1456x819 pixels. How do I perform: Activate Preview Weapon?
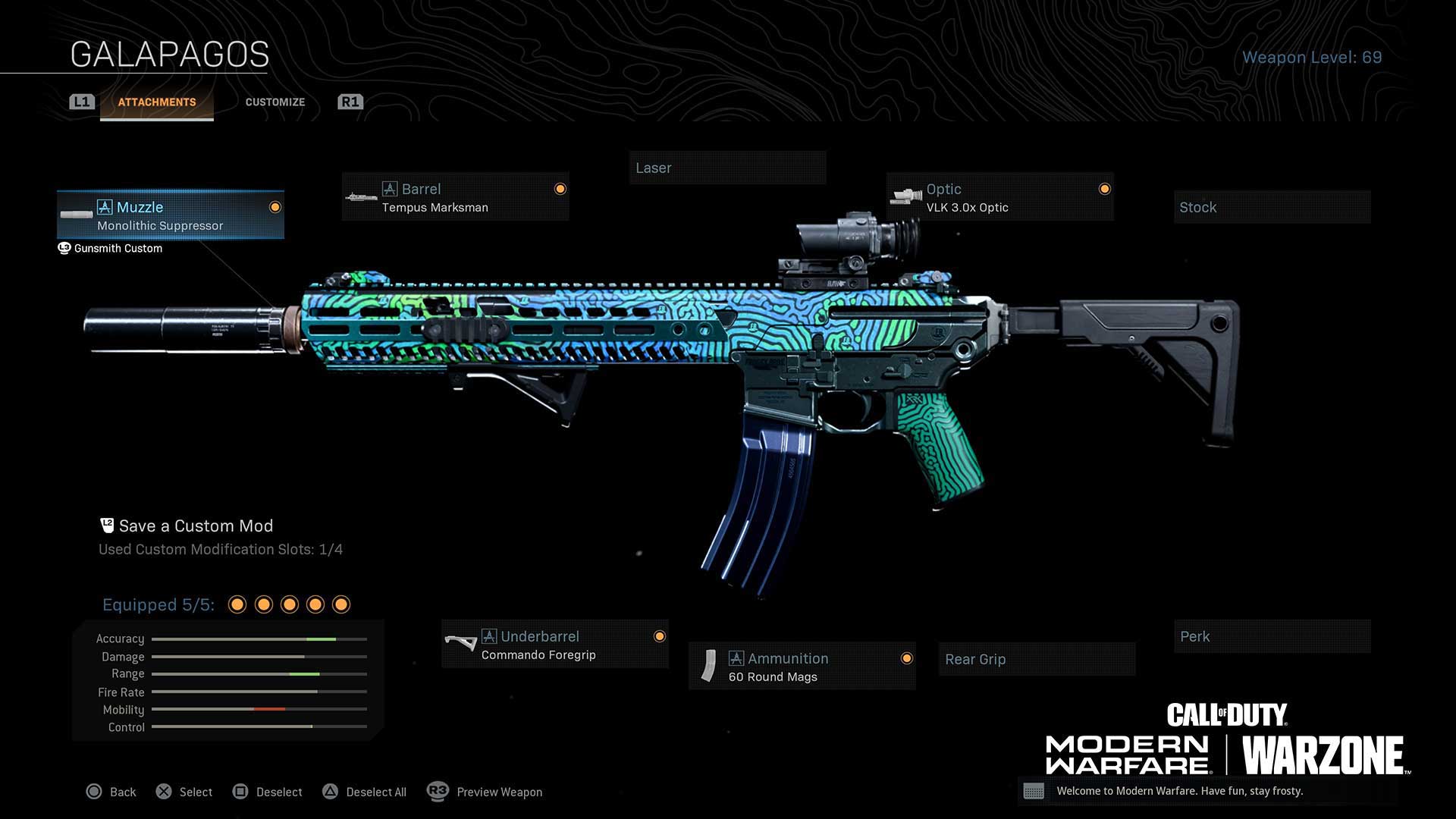tap(485, 792)
